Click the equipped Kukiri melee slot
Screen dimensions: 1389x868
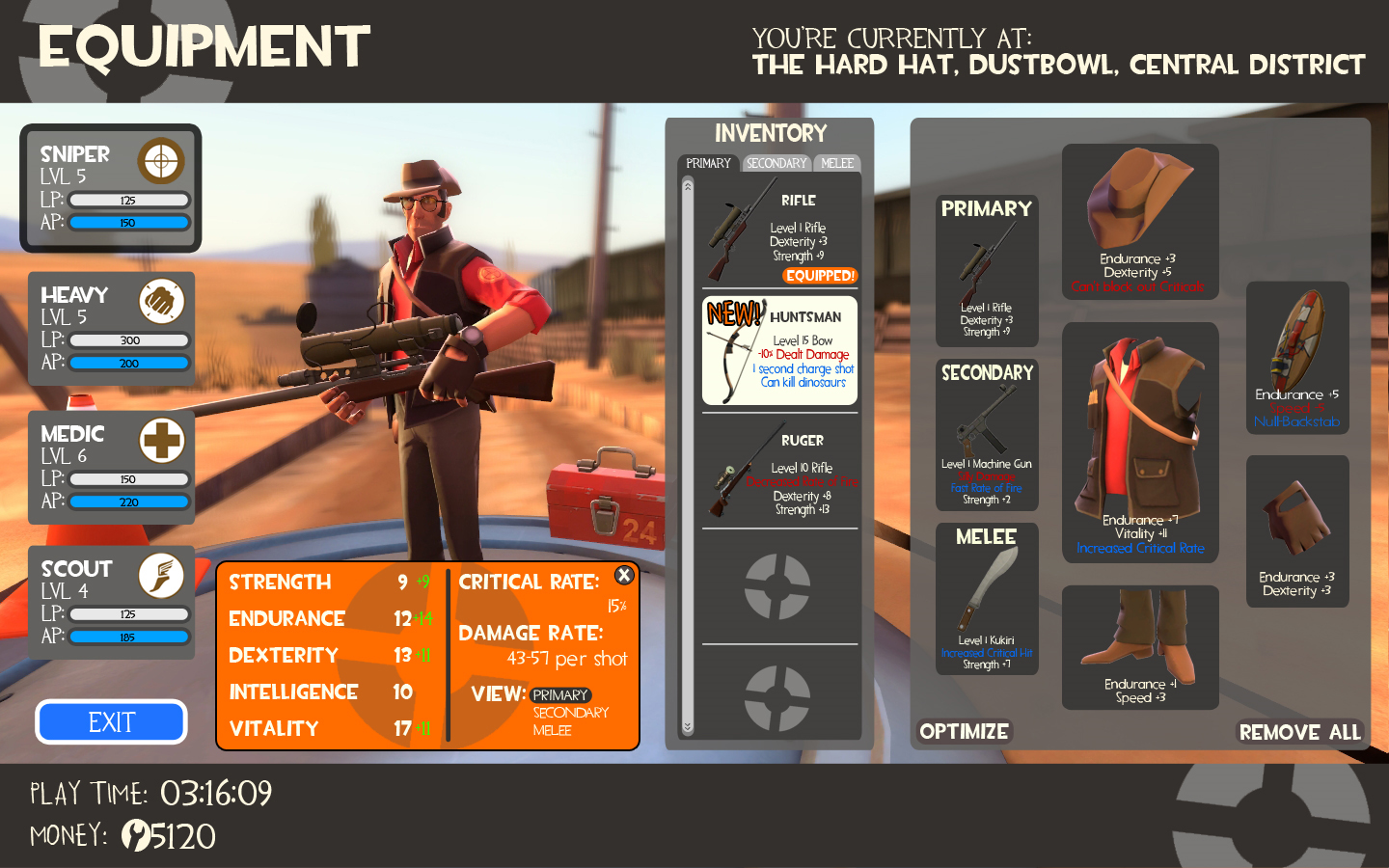pos(987,600)
